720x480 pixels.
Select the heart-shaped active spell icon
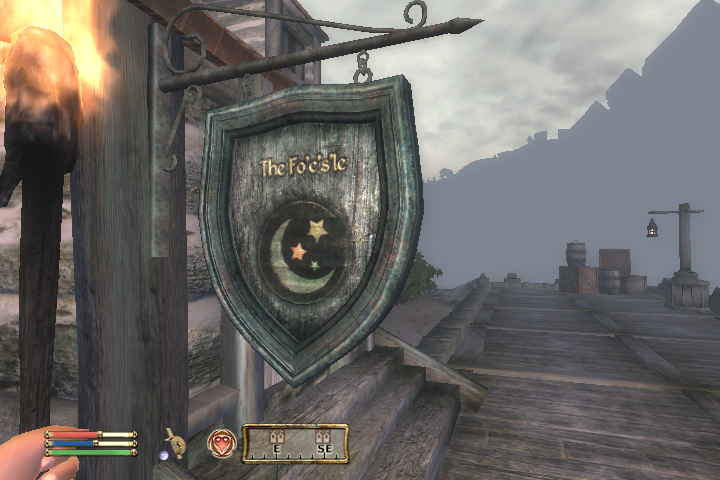[221, 443]
